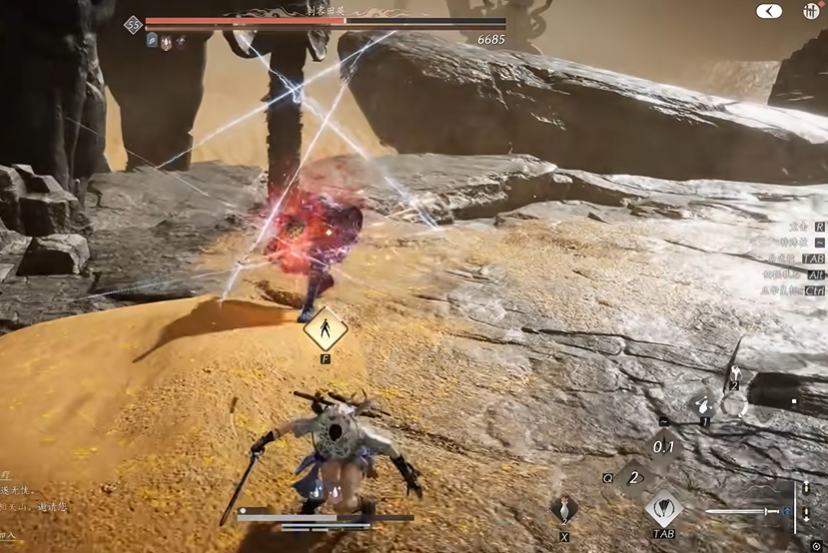
Task: Click the skill diamond on 0.1 cooldown
Action: coord(663,446)
